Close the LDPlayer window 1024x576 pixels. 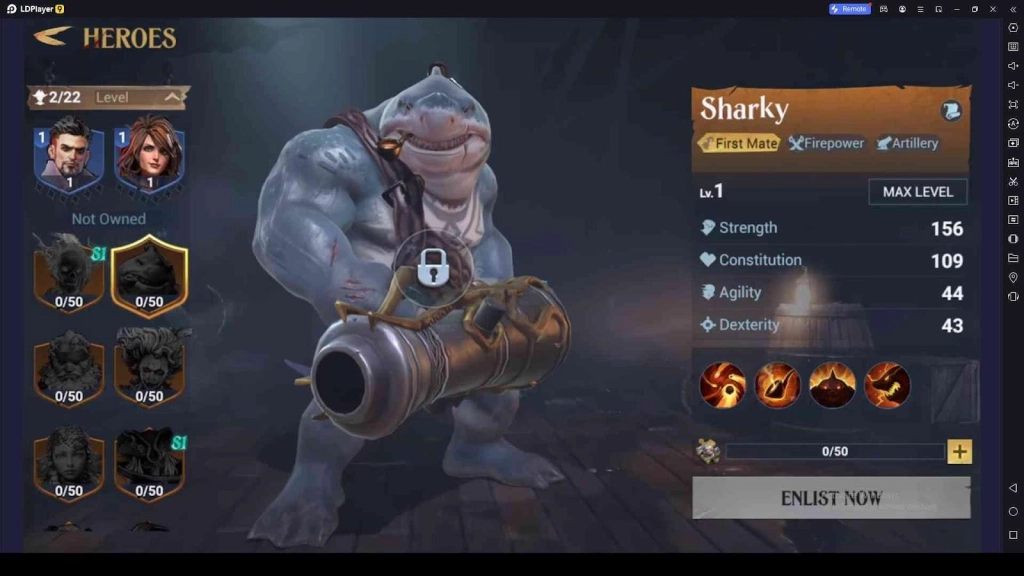[993, 9]
